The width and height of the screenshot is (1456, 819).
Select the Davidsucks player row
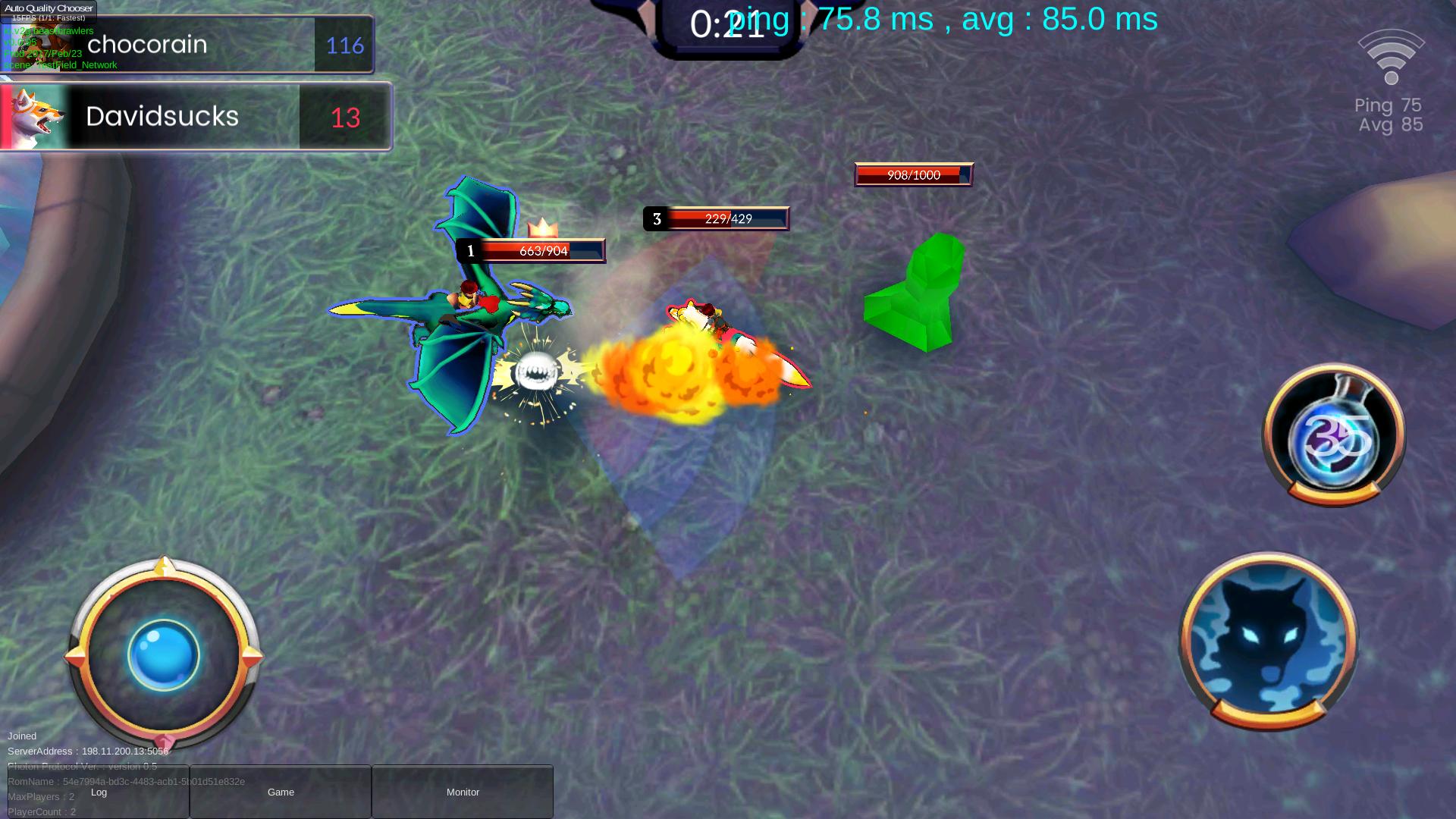click(195, 117)
